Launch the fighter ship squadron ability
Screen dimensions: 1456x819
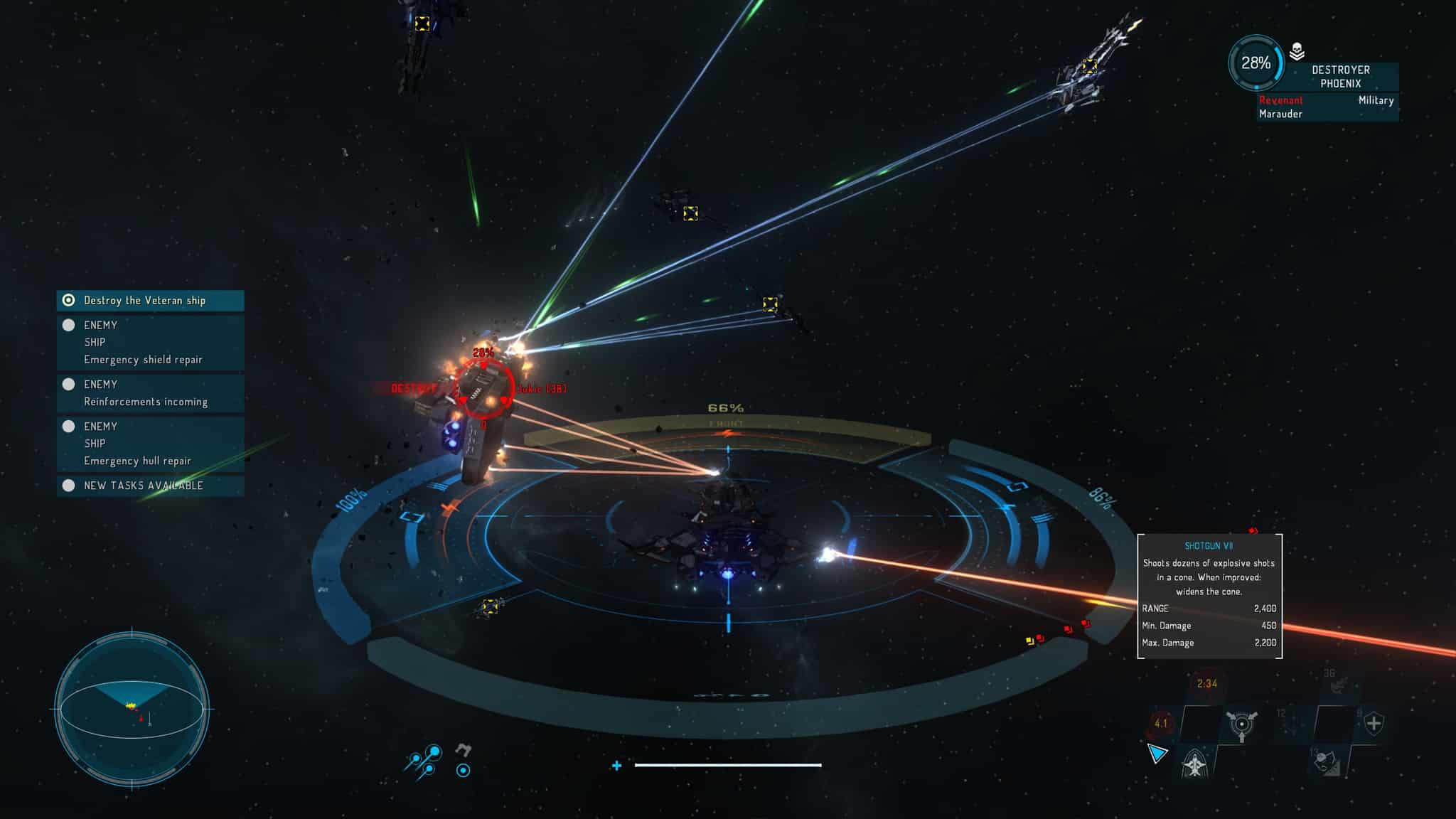click(x=1197, y=764)
